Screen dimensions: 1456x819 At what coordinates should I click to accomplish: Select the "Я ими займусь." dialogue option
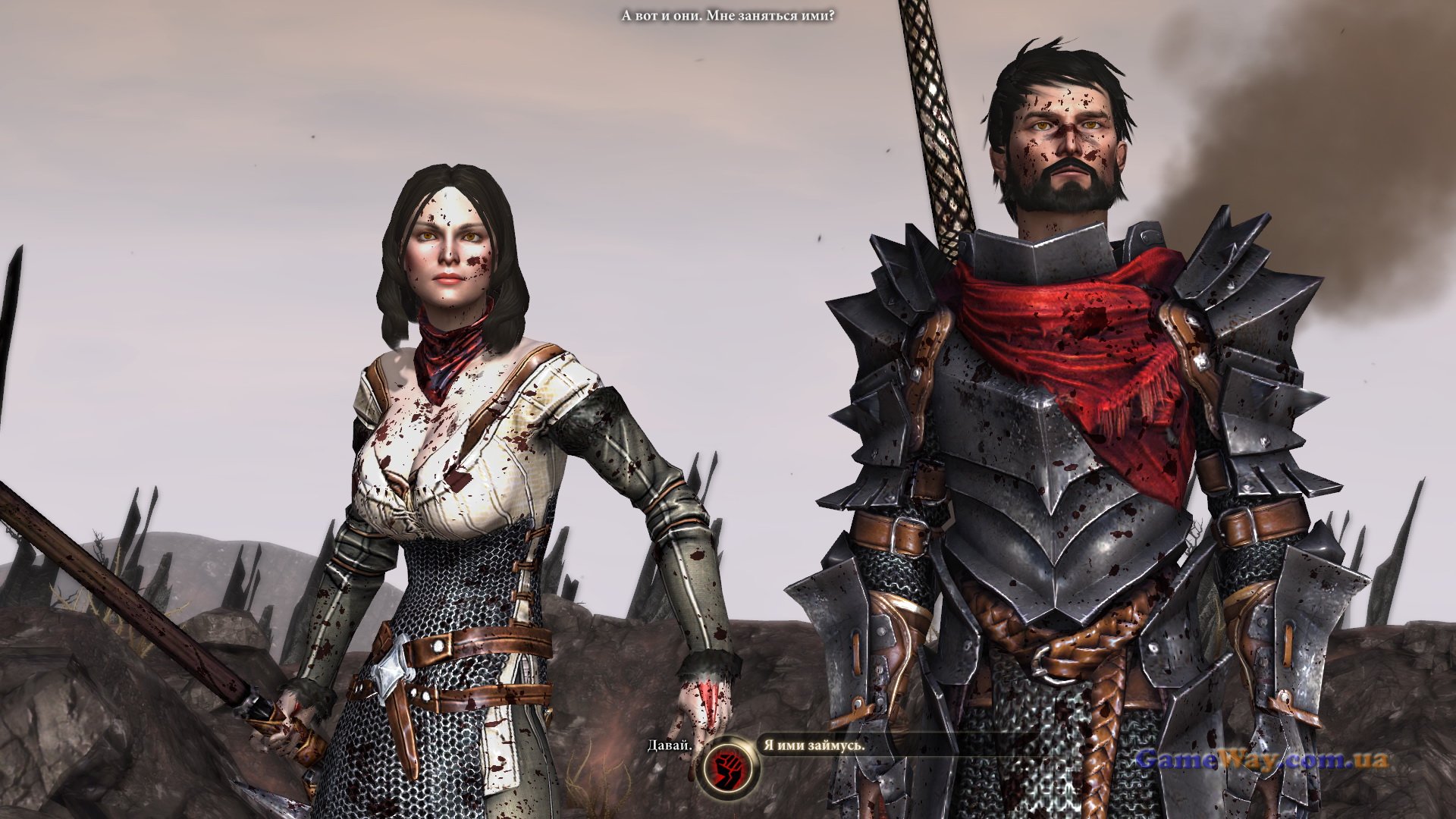(814, 745)
